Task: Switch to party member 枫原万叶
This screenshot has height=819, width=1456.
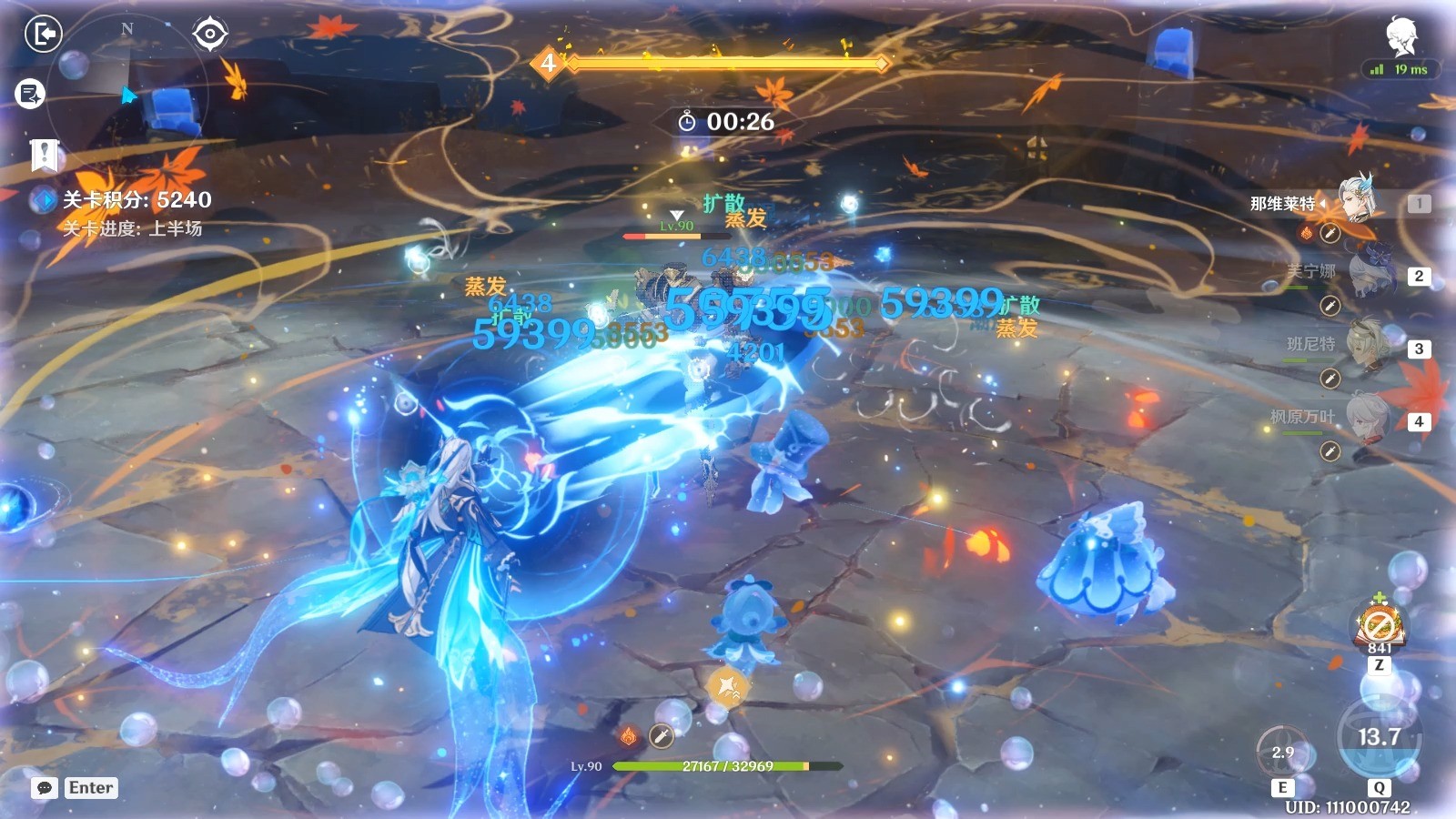Action: click(x=1369, y=418)
